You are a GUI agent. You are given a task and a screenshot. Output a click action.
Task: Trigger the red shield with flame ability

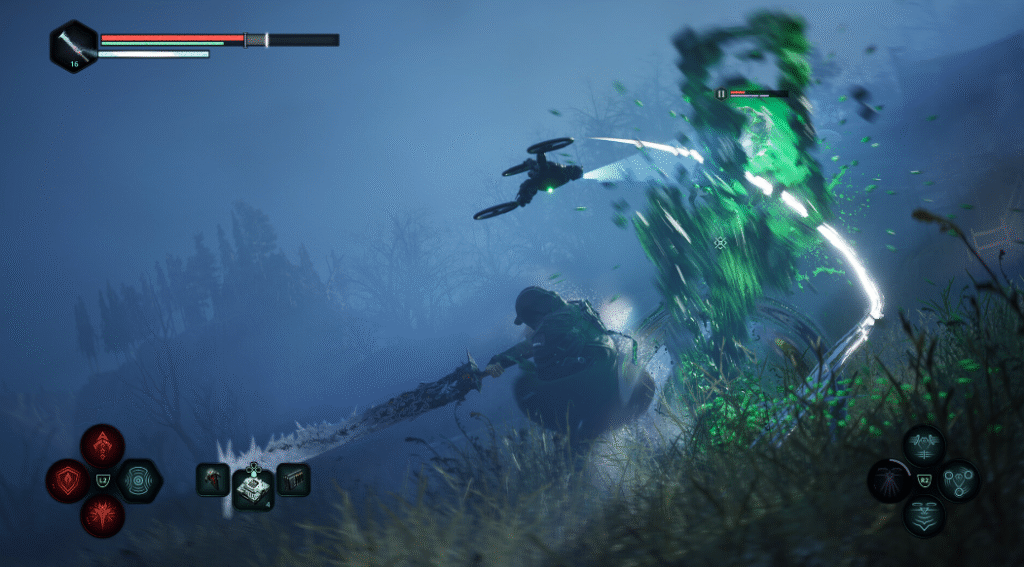(x=68, y=481)
